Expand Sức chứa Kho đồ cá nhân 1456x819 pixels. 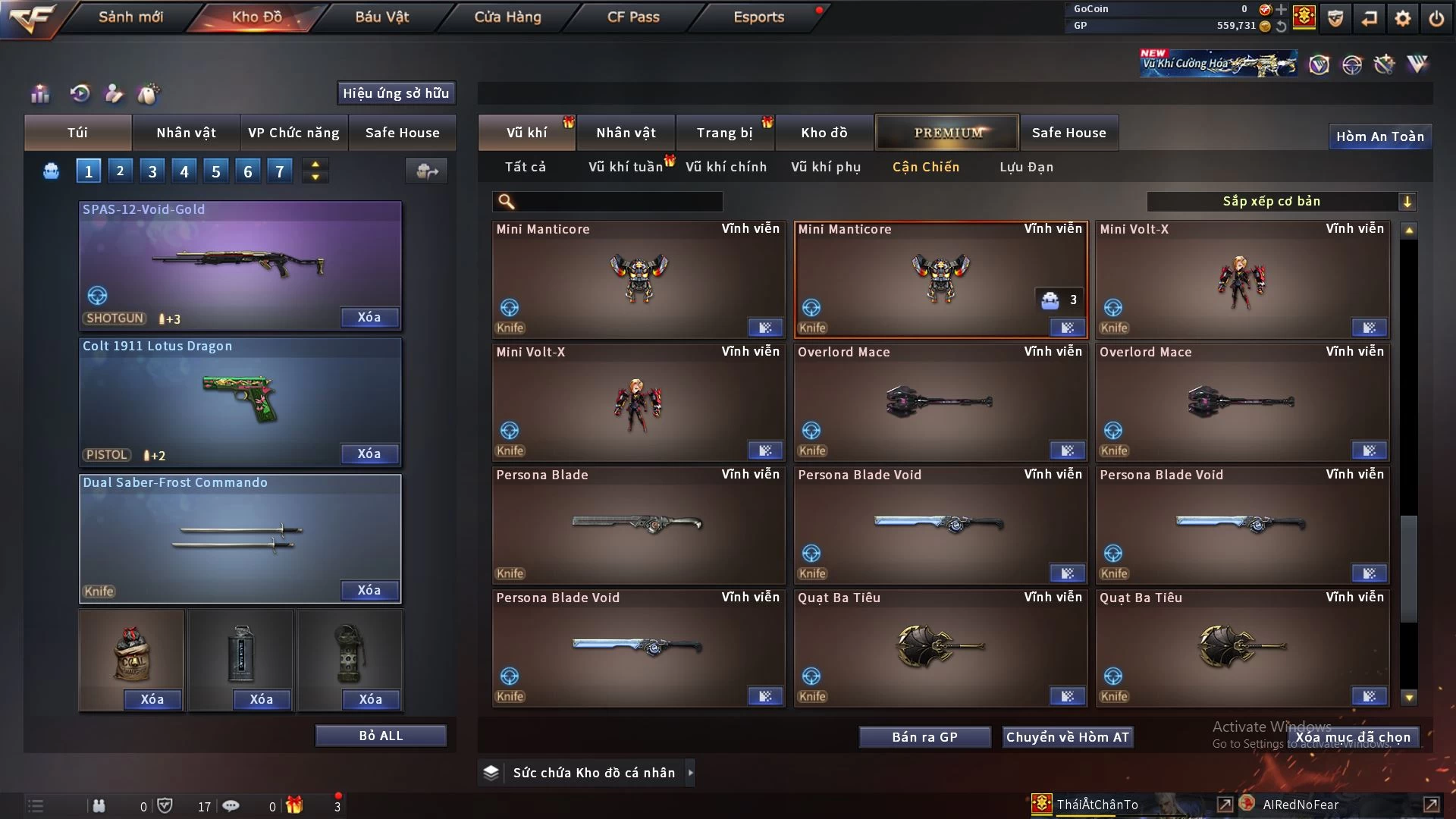point(690,773)
